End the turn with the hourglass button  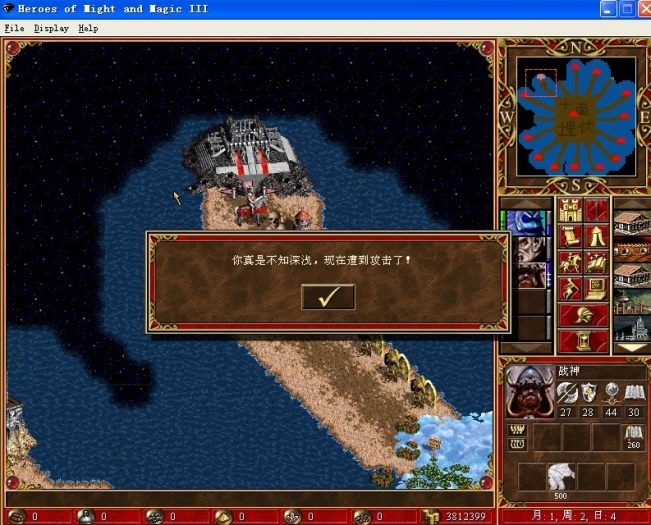pos(584,341)
